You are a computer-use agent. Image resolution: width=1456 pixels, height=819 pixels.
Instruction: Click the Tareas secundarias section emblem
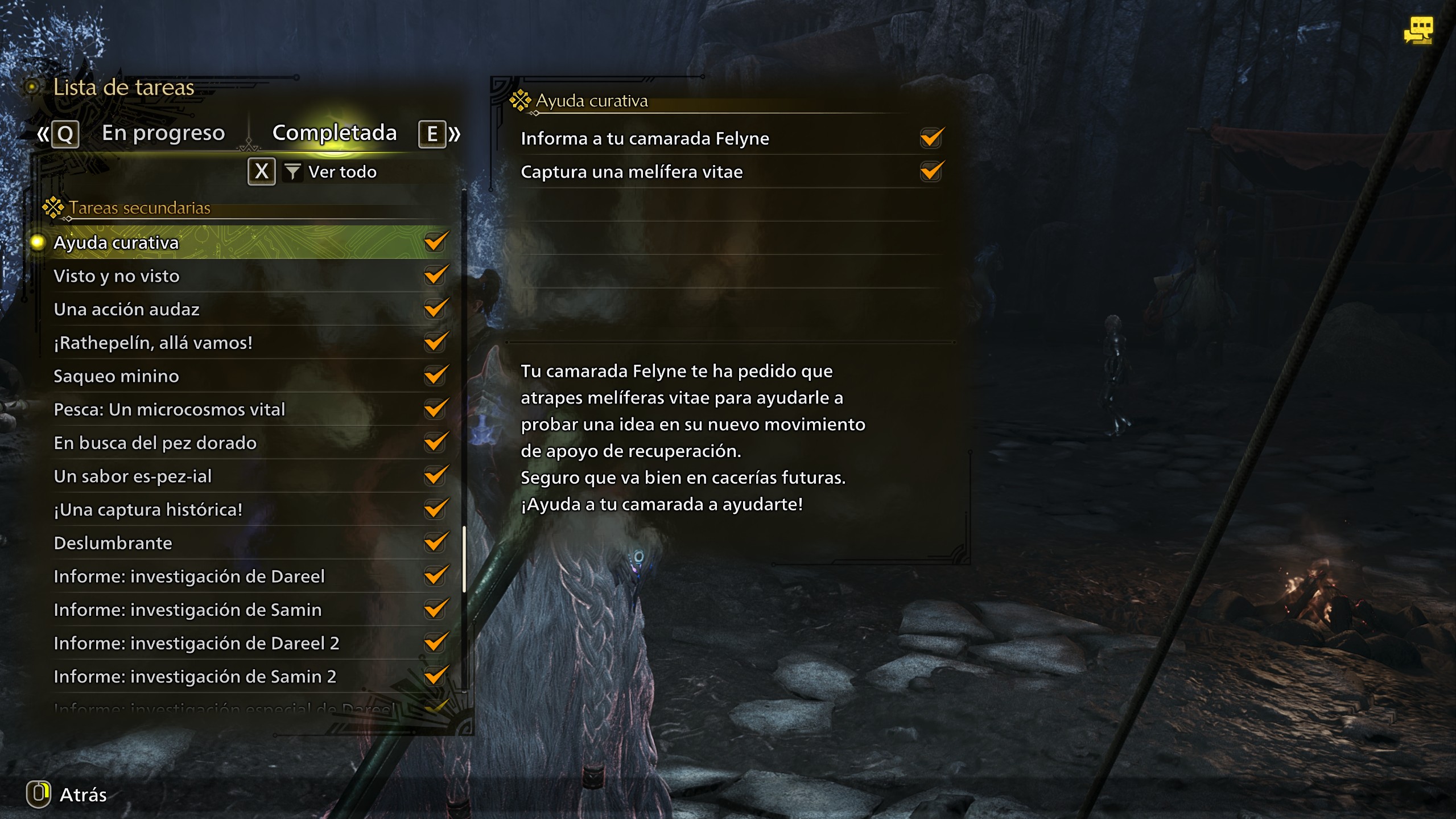point(54,207)
